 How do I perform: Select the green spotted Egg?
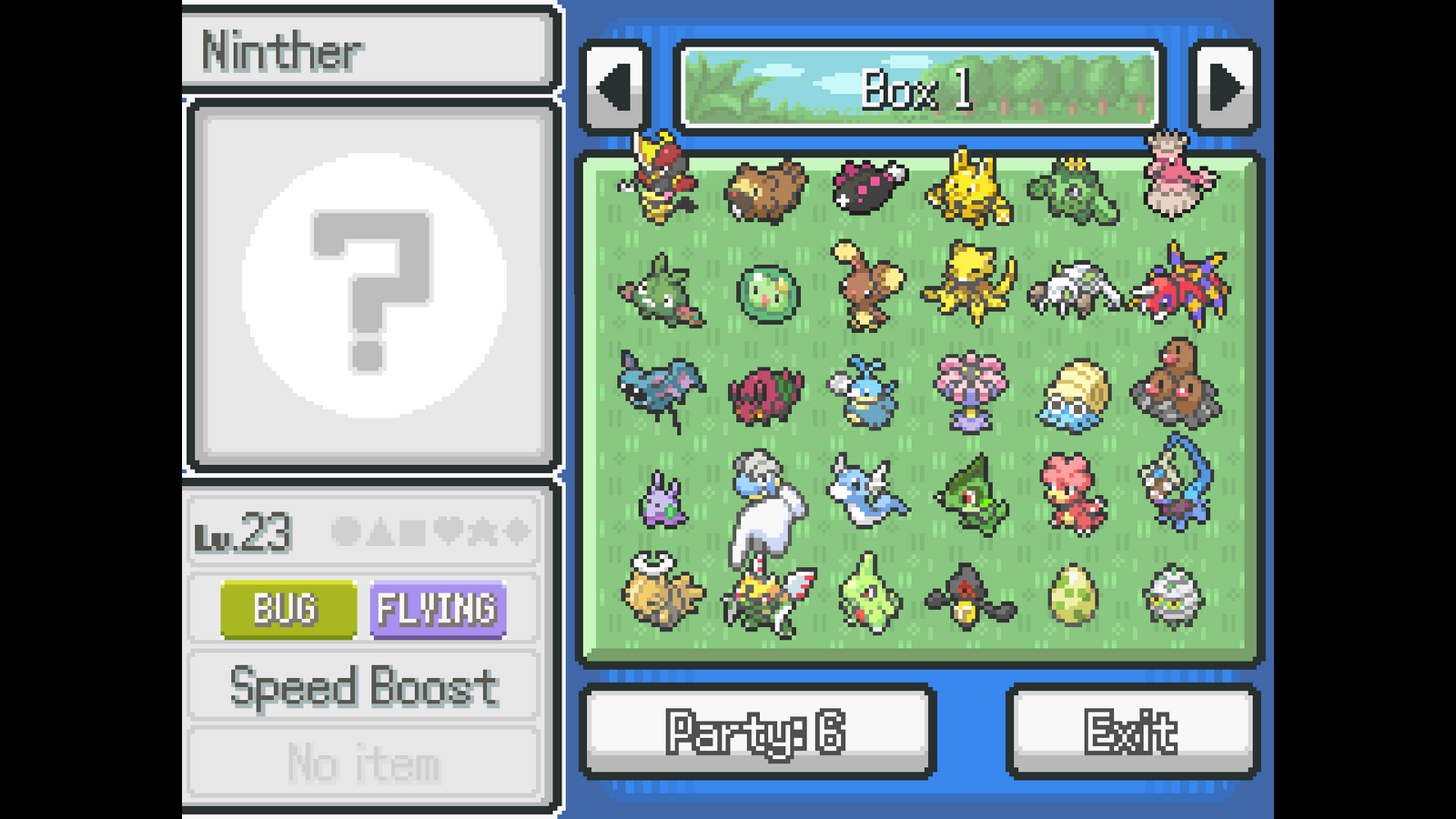click(1074, 596)
